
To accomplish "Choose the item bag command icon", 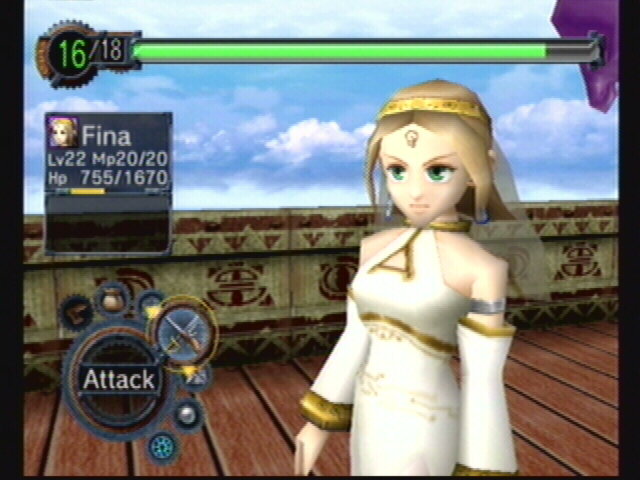I will [110, 298].
